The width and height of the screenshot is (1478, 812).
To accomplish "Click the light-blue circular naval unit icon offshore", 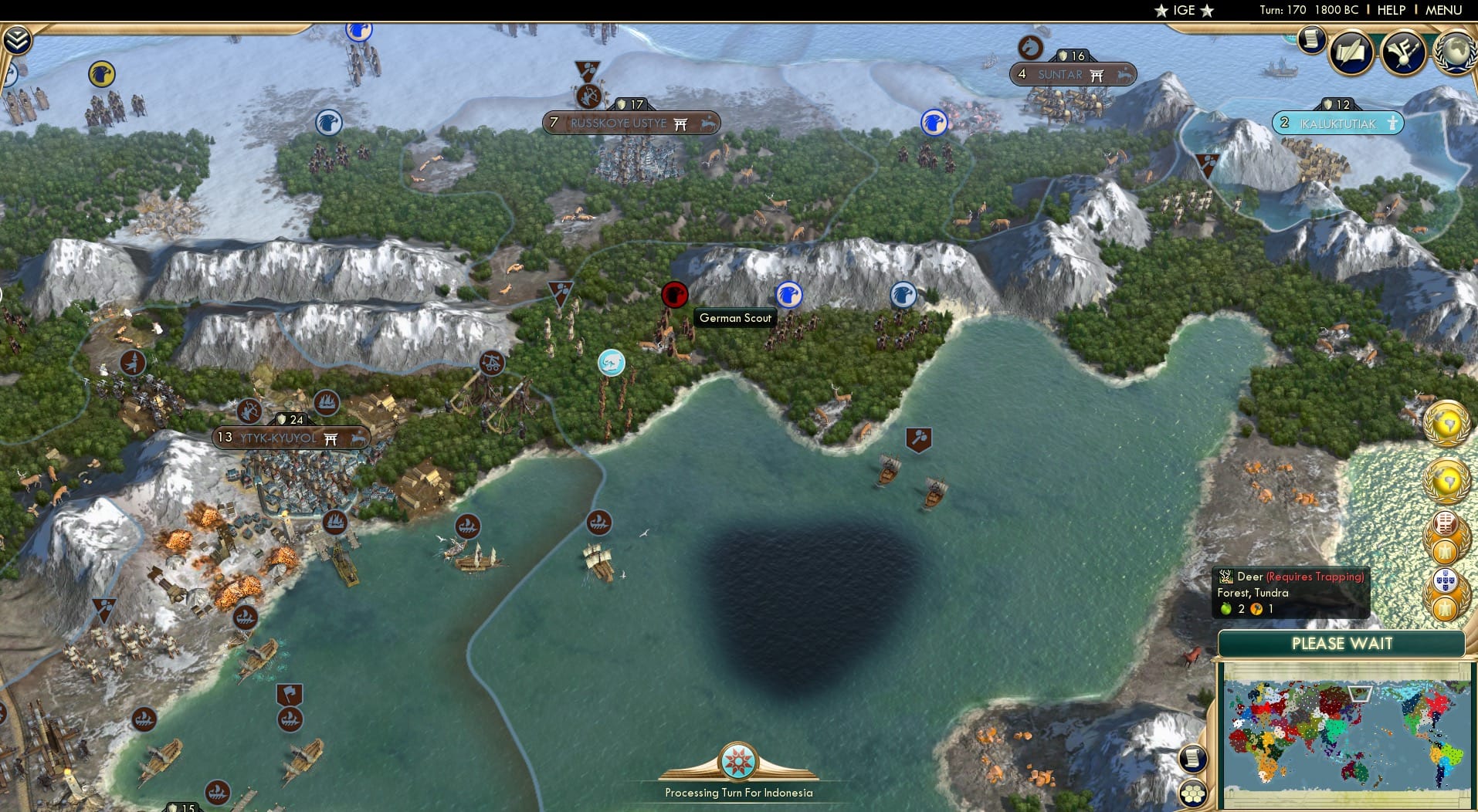I will [x=611, y=363].
